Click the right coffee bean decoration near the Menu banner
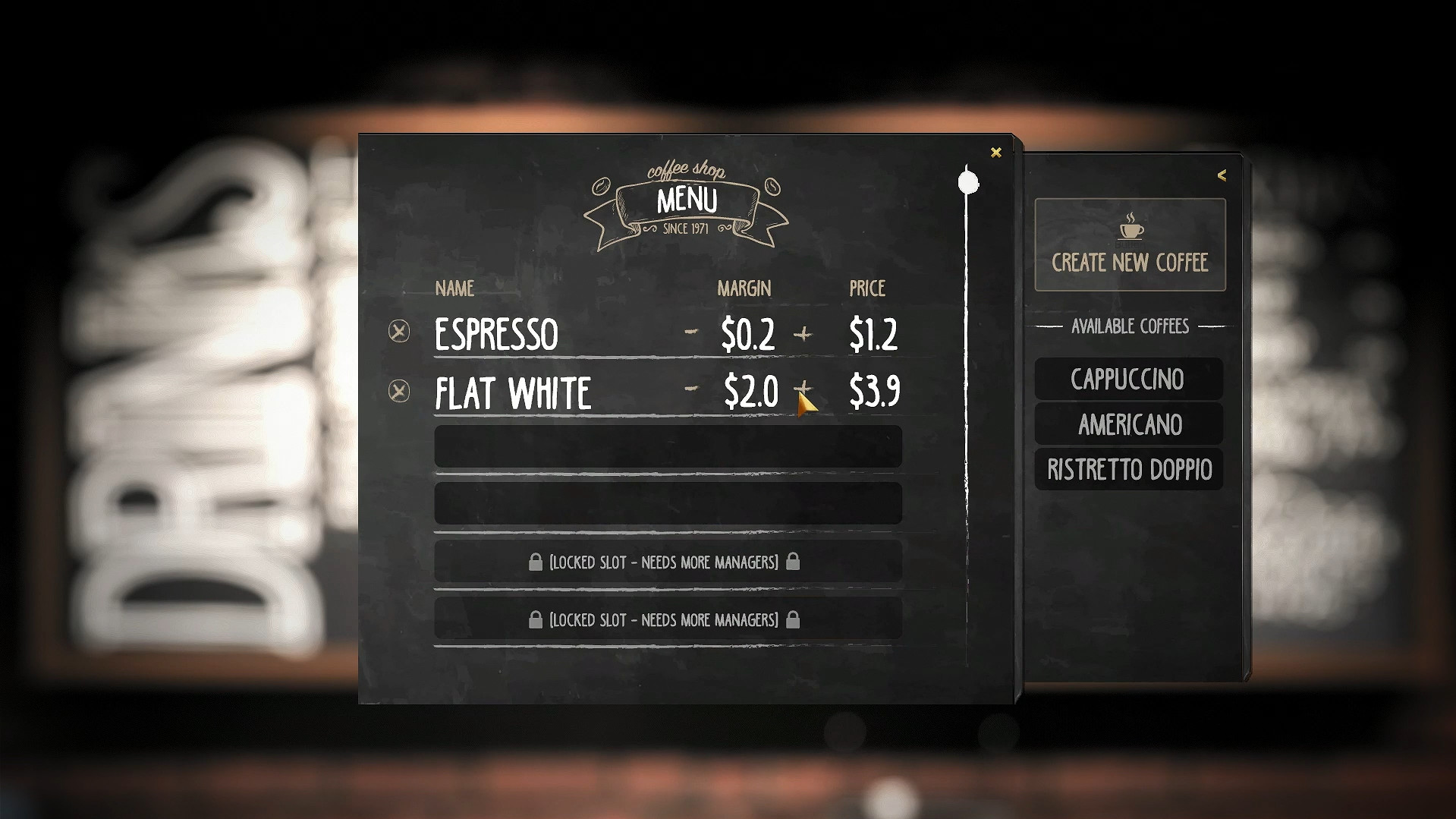 pos(774,185)
